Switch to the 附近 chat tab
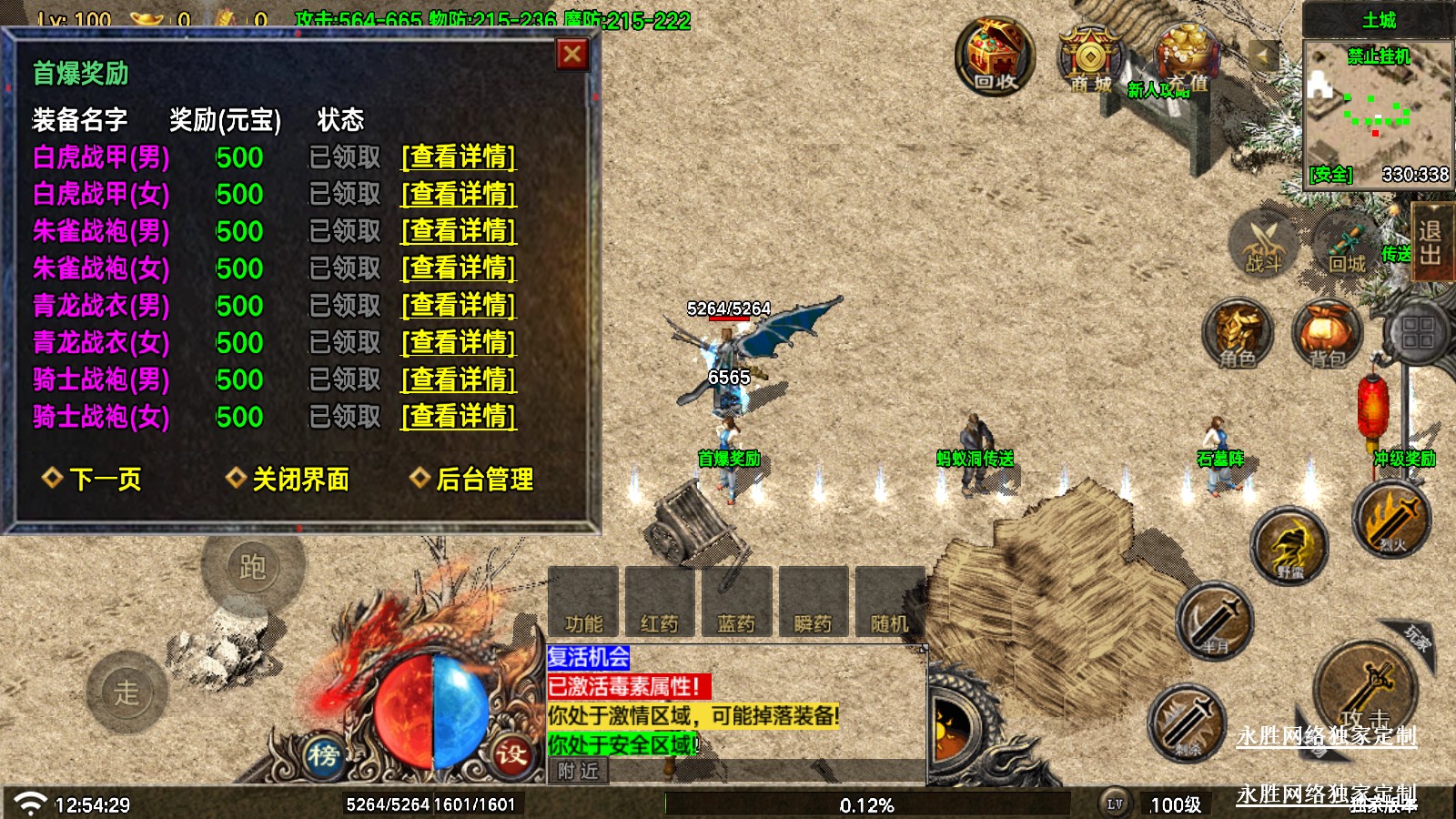This screenshot has width=1456, height=819. (579, 771)
